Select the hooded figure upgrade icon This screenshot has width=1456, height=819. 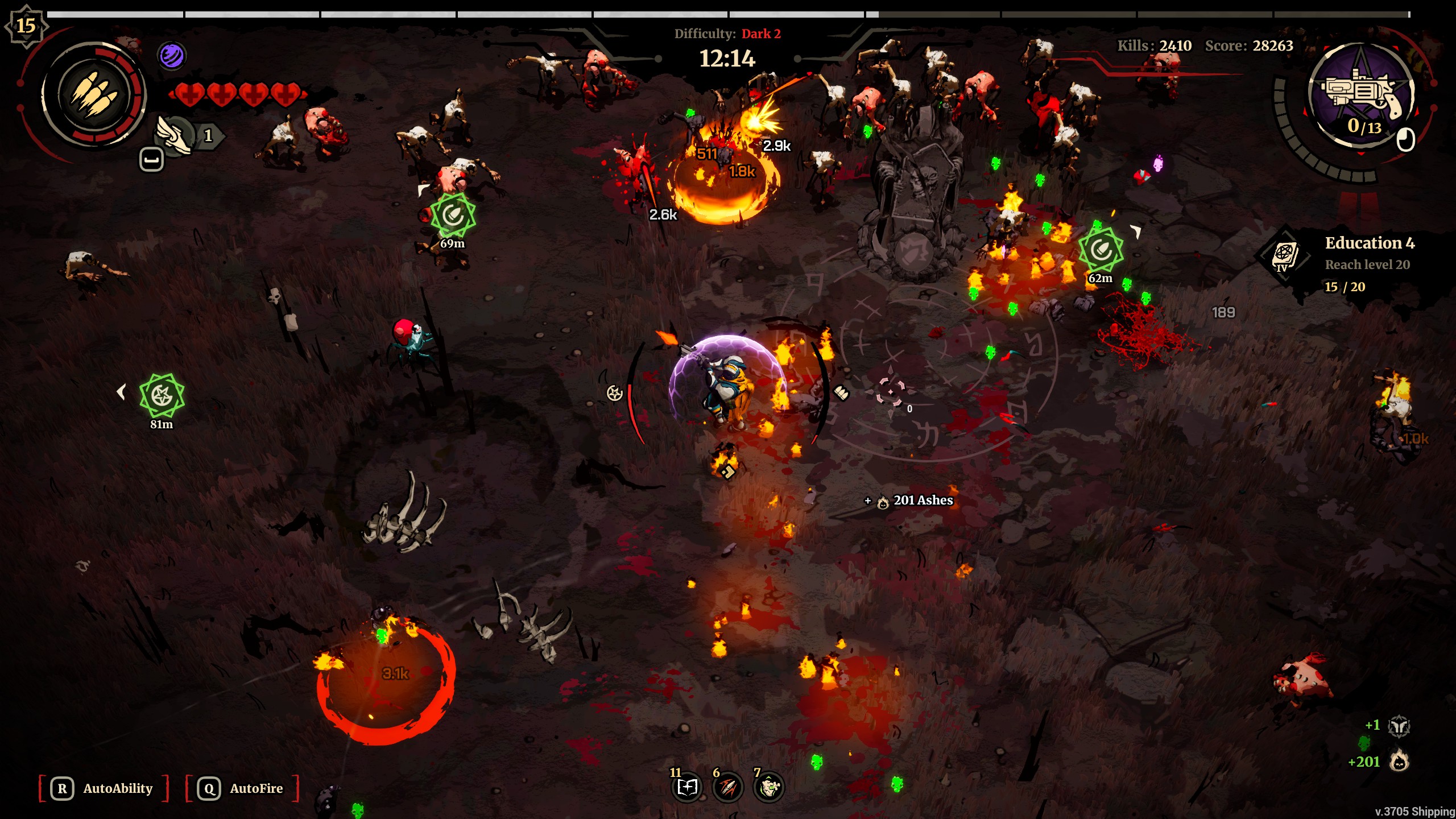pos(769,788)
